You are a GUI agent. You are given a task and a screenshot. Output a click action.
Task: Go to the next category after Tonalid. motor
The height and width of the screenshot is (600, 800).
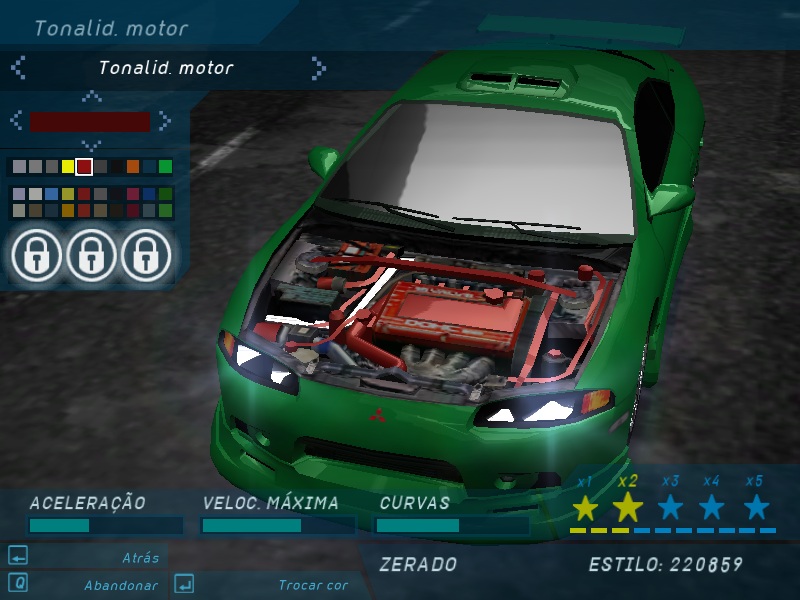318,68
